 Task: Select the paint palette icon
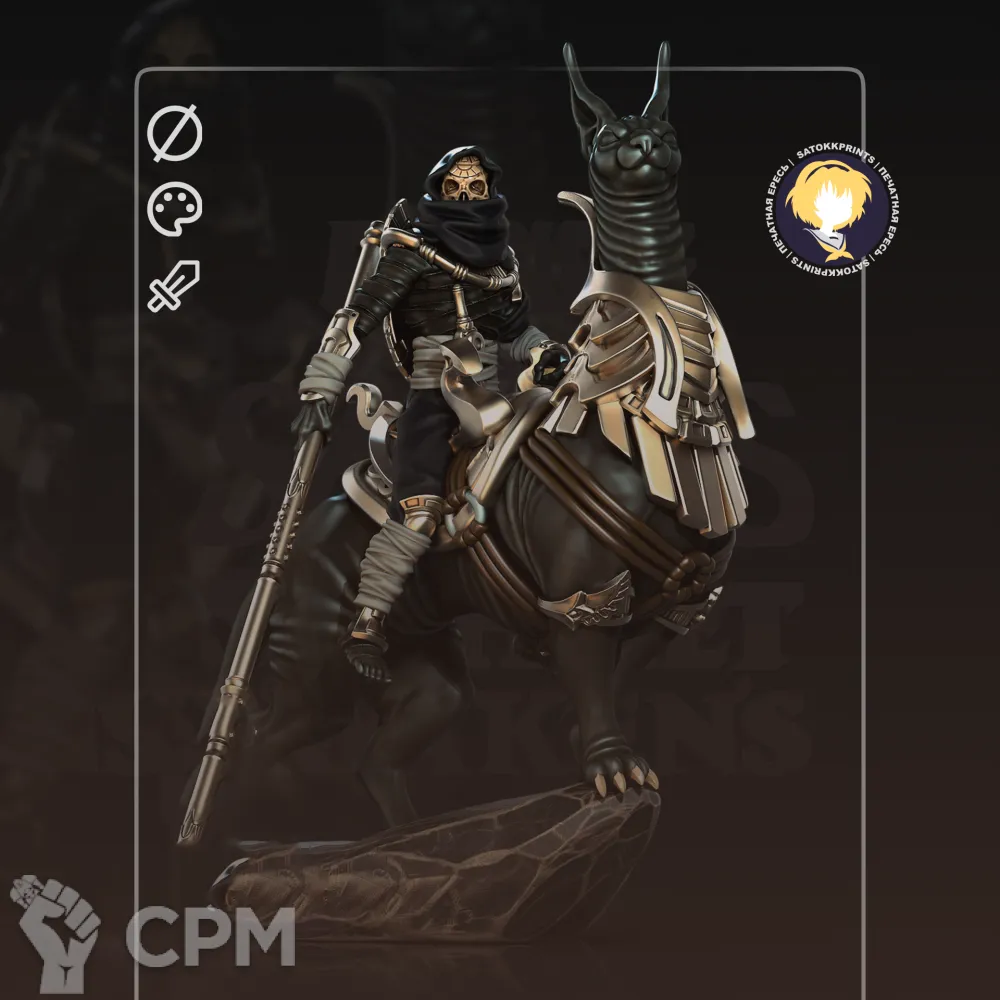[175, 209]
